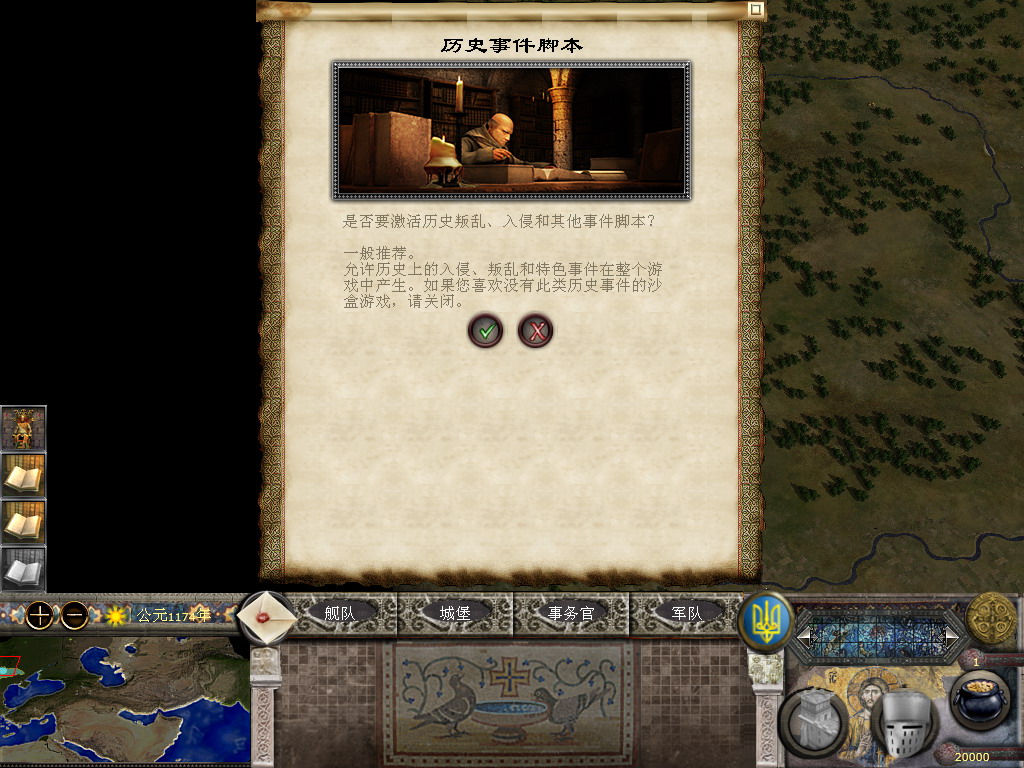Screen dimensions: 1024x768
Task: Open the grey book notification
Action: coord(23,570)
